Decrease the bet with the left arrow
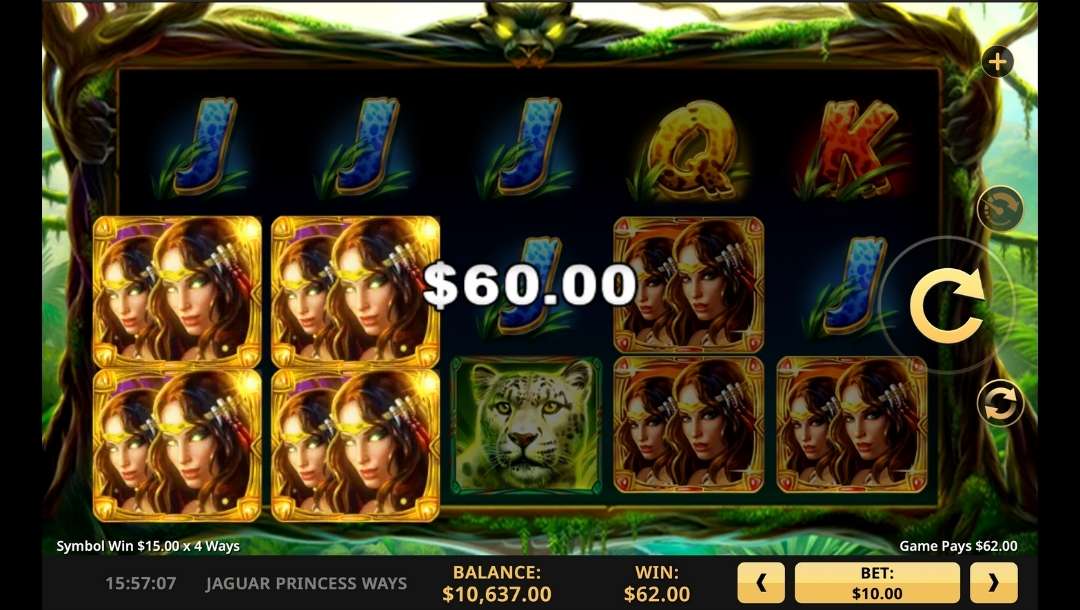Viewport: 1080px width, 610px height. [x=761, y=583]
